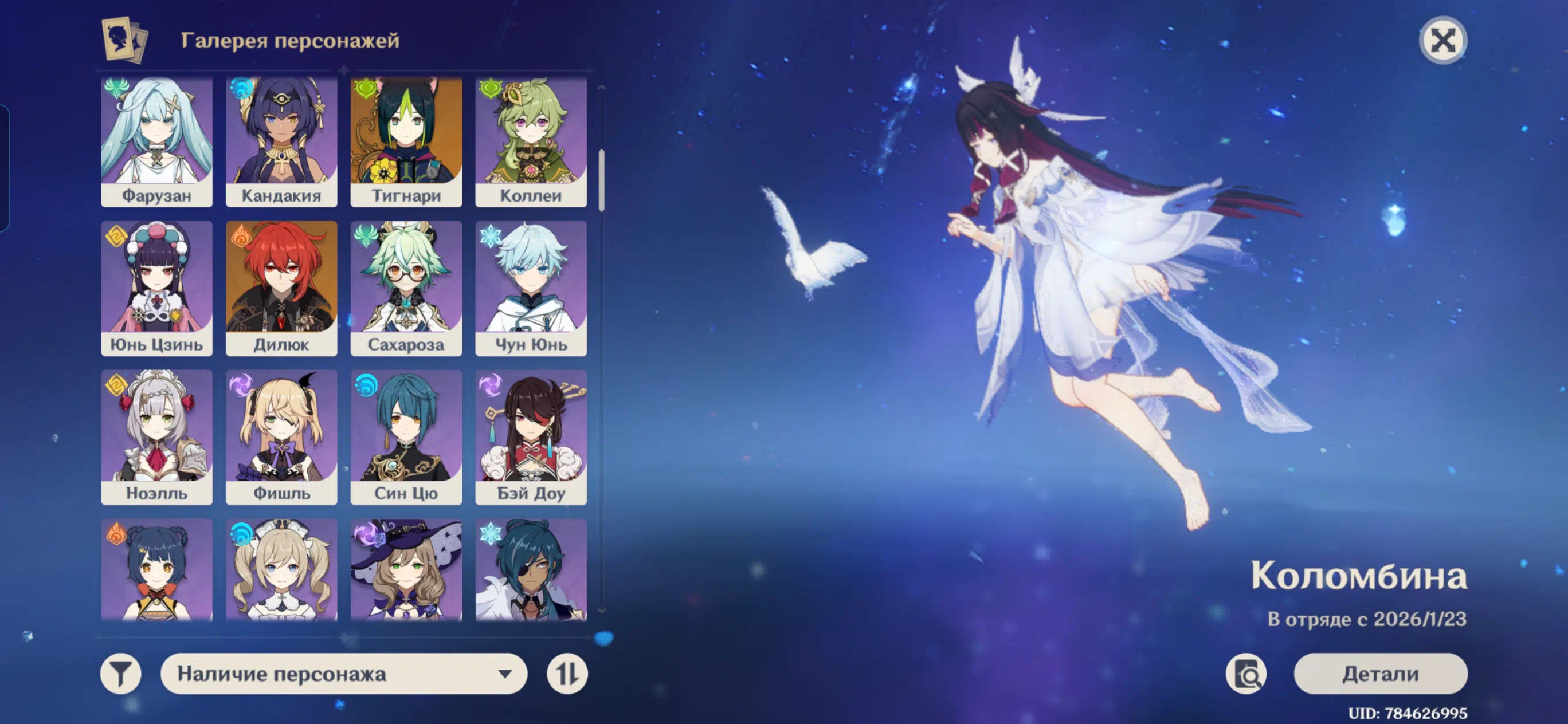Close the character gallery screen
1568x724 pixels.
pyautogui.click(x=1442, y=41)
